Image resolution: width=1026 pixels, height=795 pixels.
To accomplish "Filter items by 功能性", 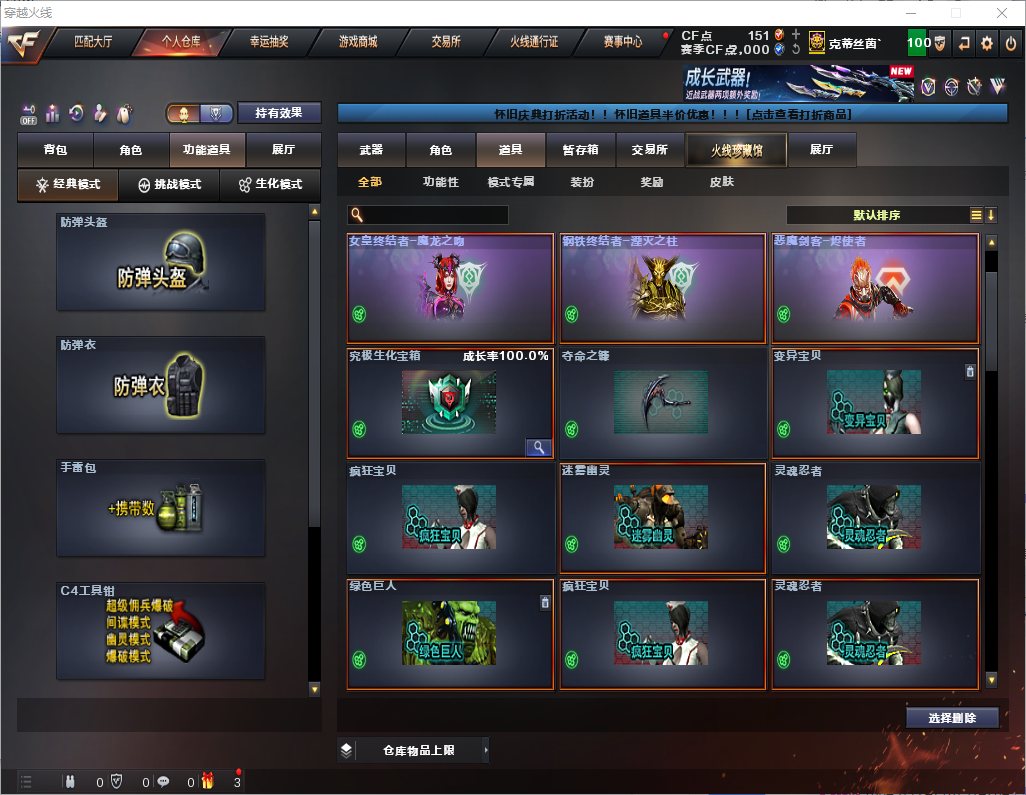I will [x=440, y=182].
